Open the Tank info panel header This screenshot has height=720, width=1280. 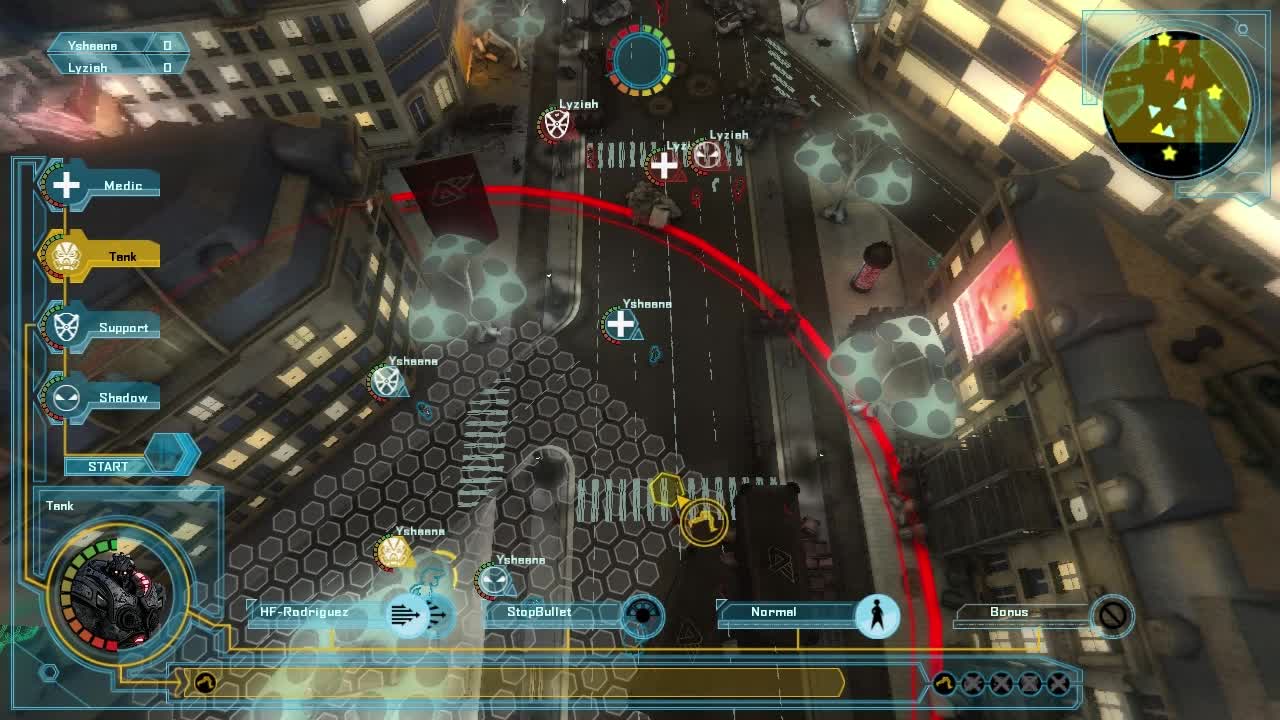tap(60, 505)
